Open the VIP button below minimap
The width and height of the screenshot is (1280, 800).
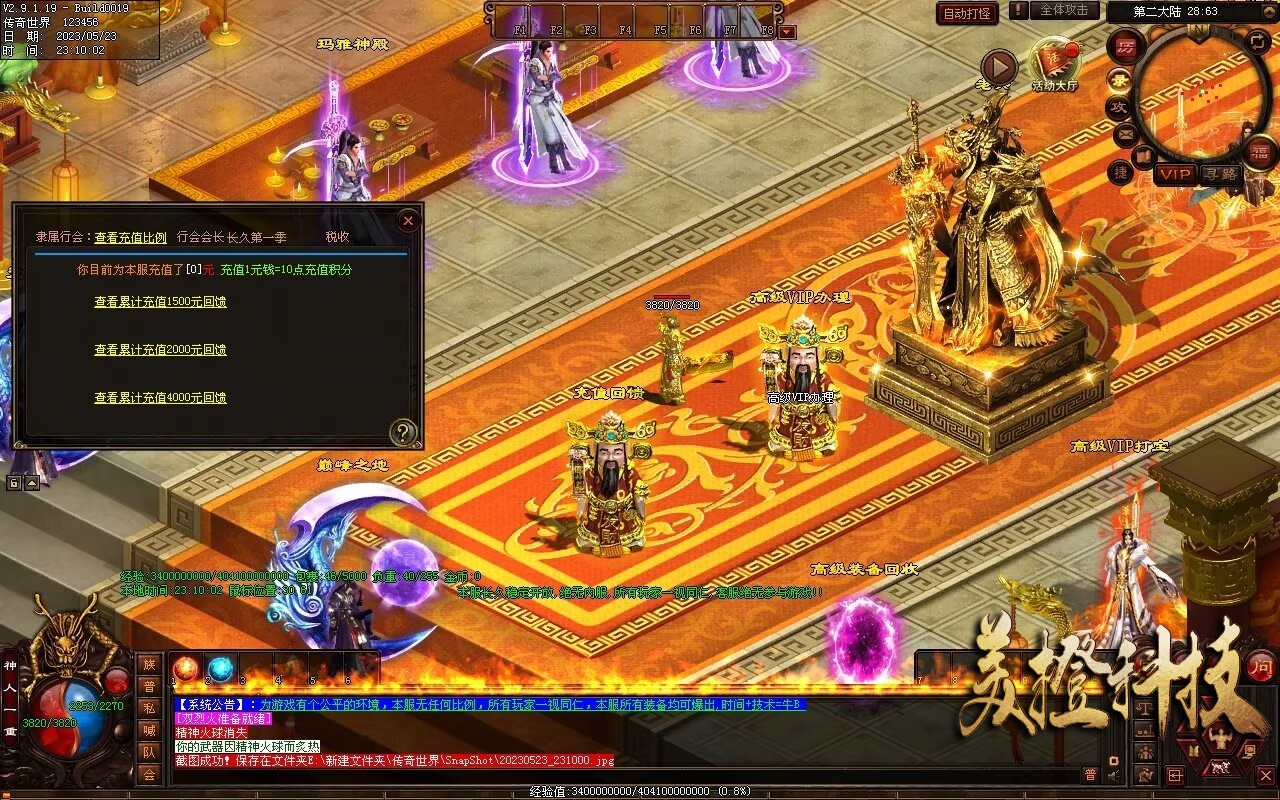(x=1175, y=174)
